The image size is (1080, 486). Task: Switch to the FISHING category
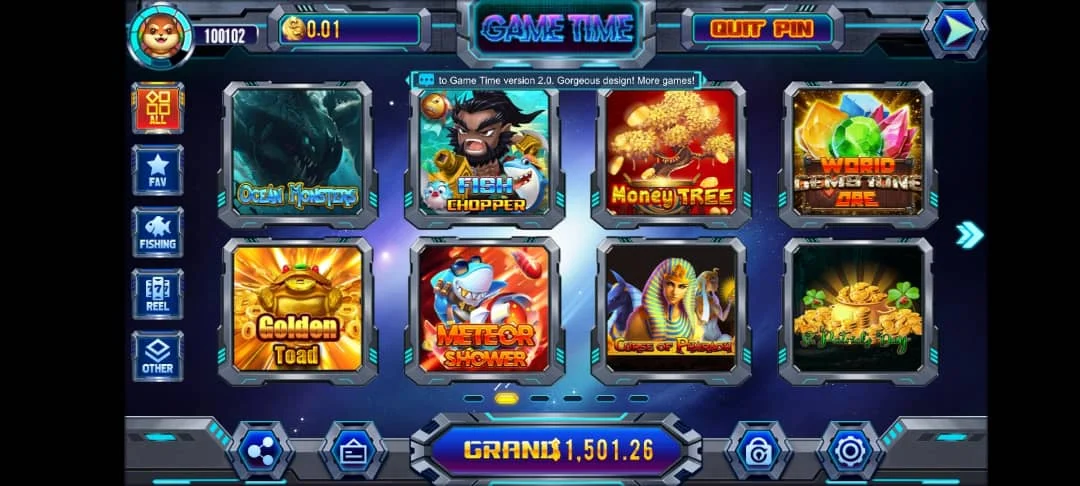pos(158,232)
